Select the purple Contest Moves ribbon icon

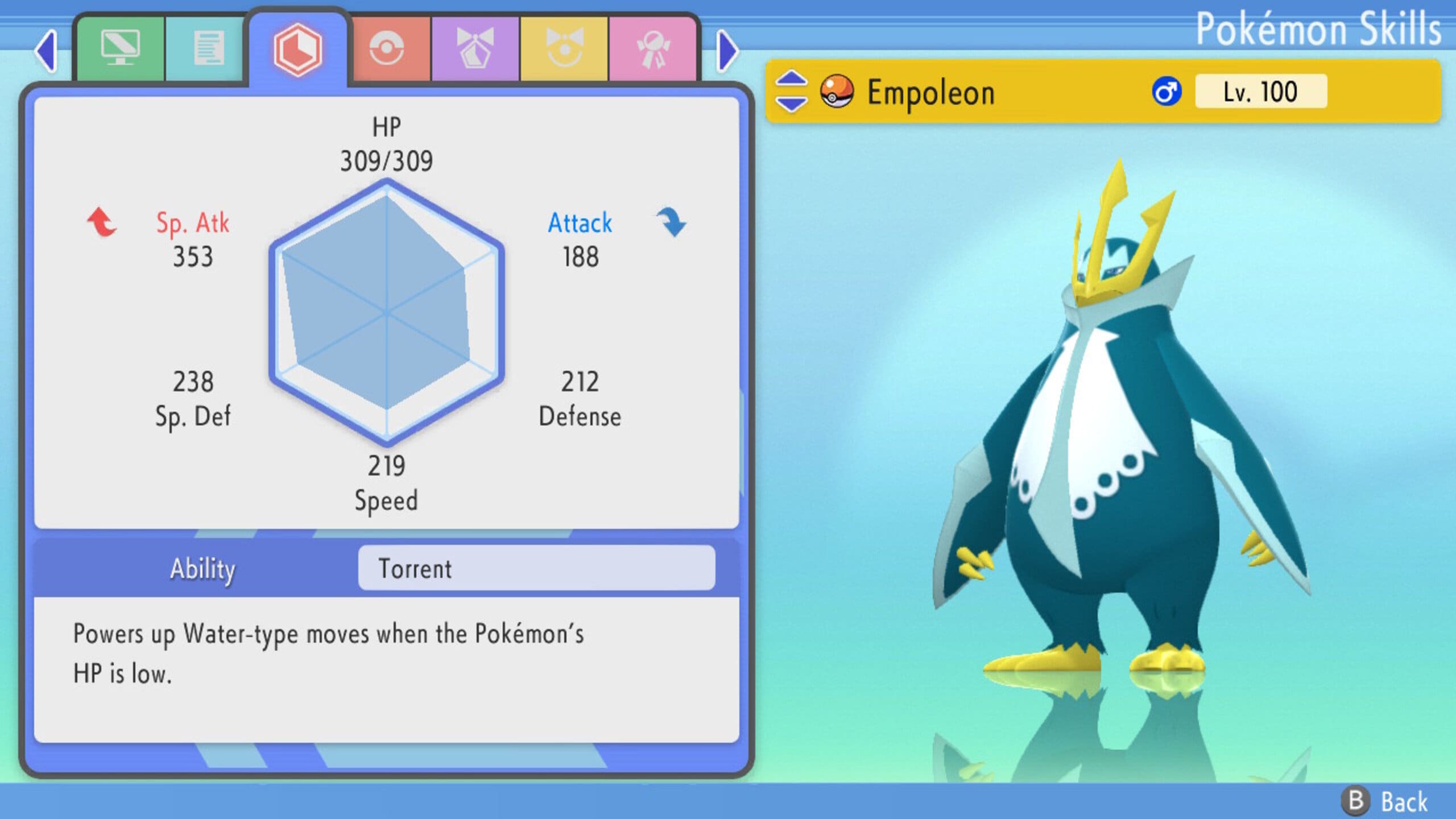click(477, 48)
